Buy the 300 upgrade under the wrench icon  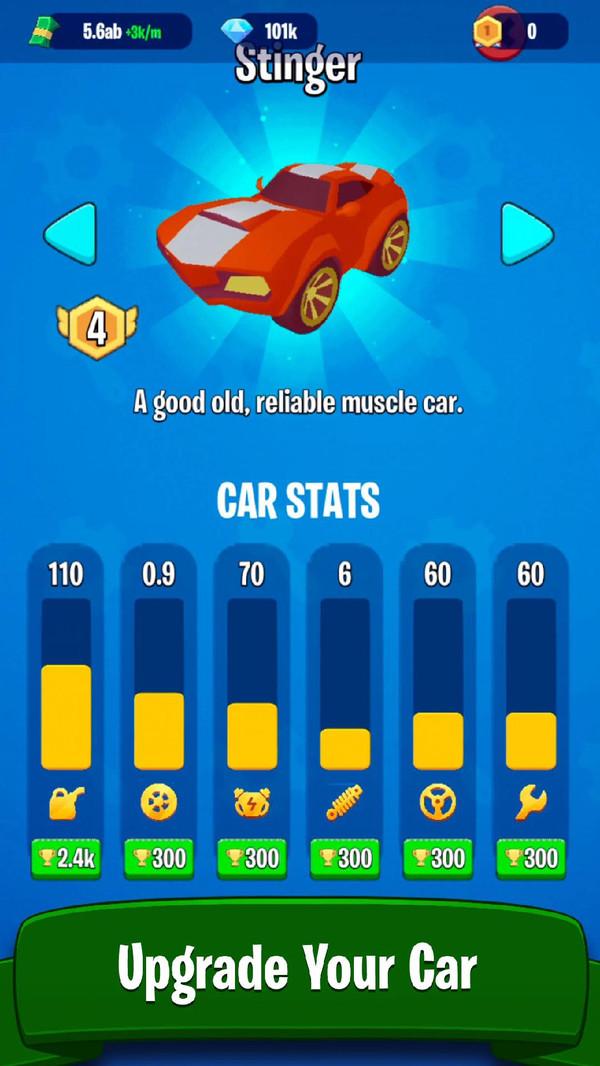coord(531,858)
